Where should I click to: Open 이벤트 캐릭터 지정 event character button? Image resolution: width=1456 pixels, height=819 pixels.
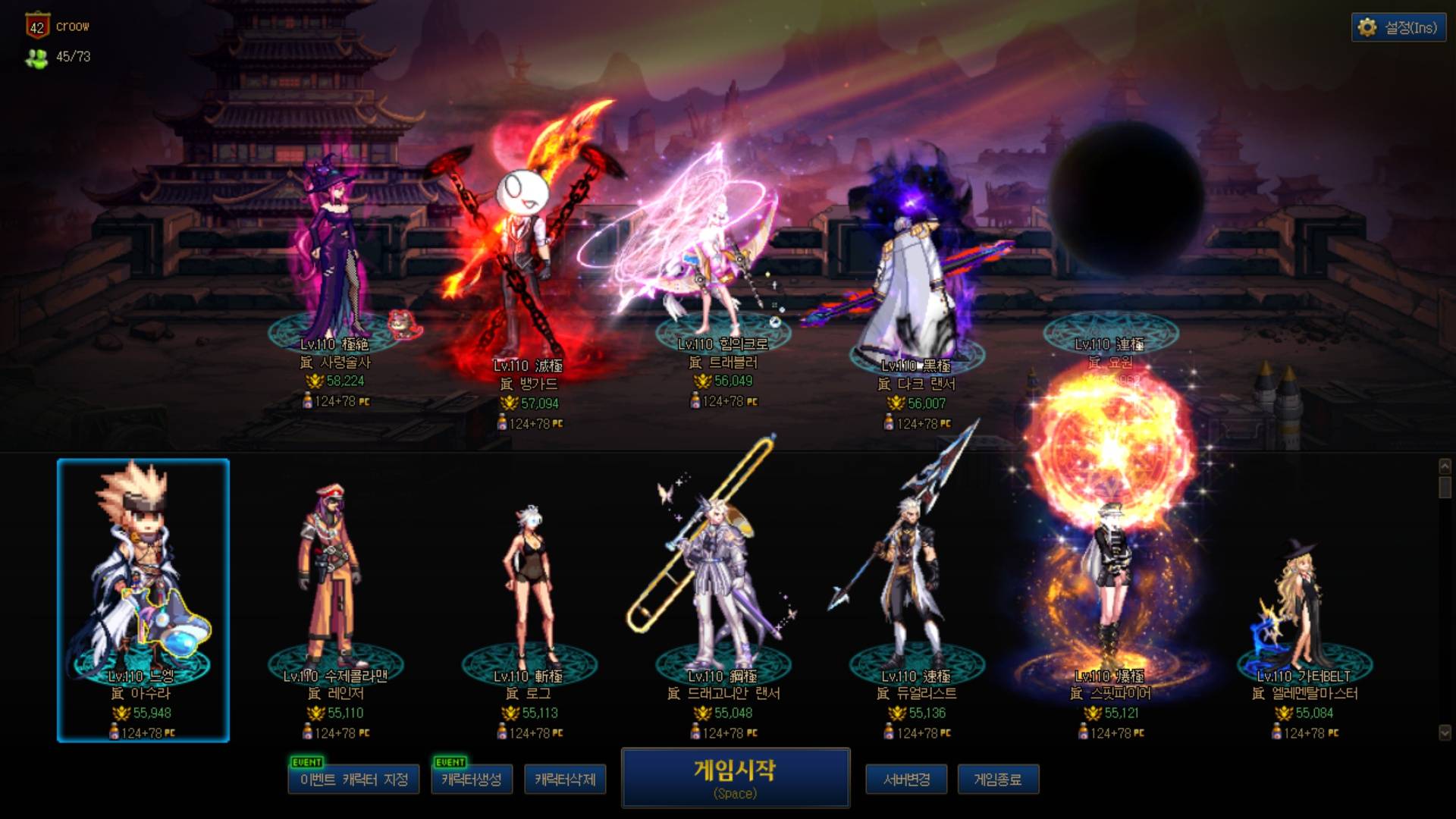353,780
